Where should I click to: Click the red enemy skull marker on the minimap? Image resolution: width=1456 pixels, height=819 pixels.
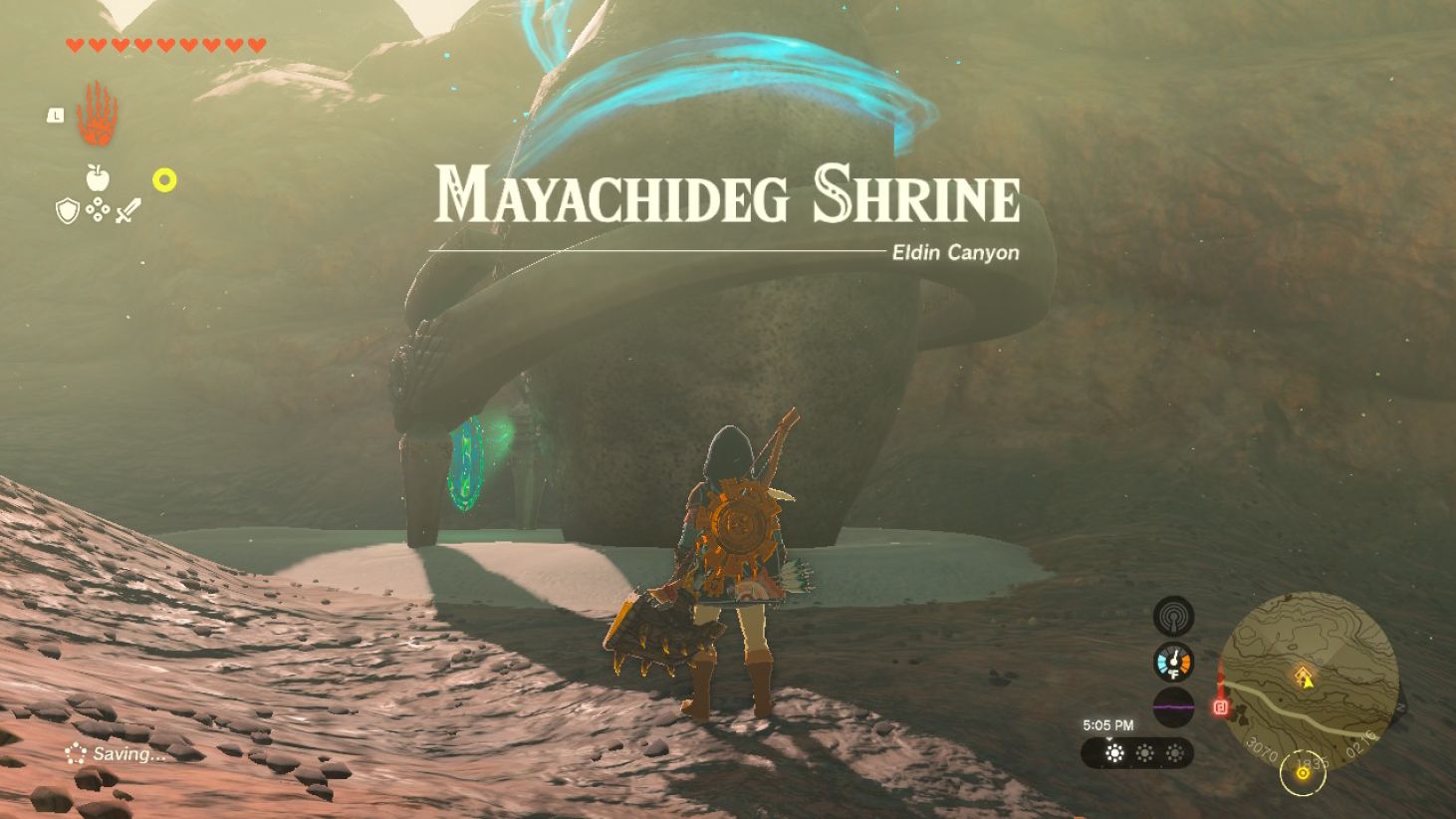(x=1220, y=708)
